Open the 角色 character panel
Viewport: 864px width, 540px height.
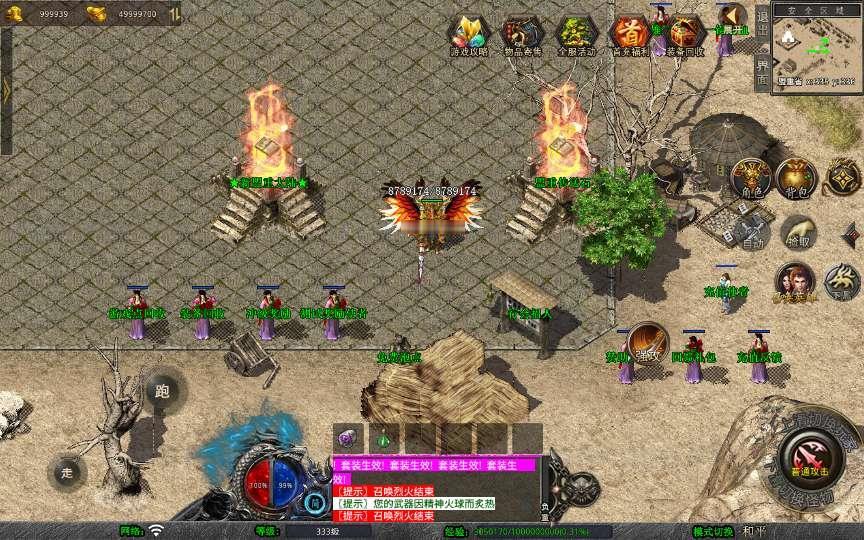coord(749,178)
